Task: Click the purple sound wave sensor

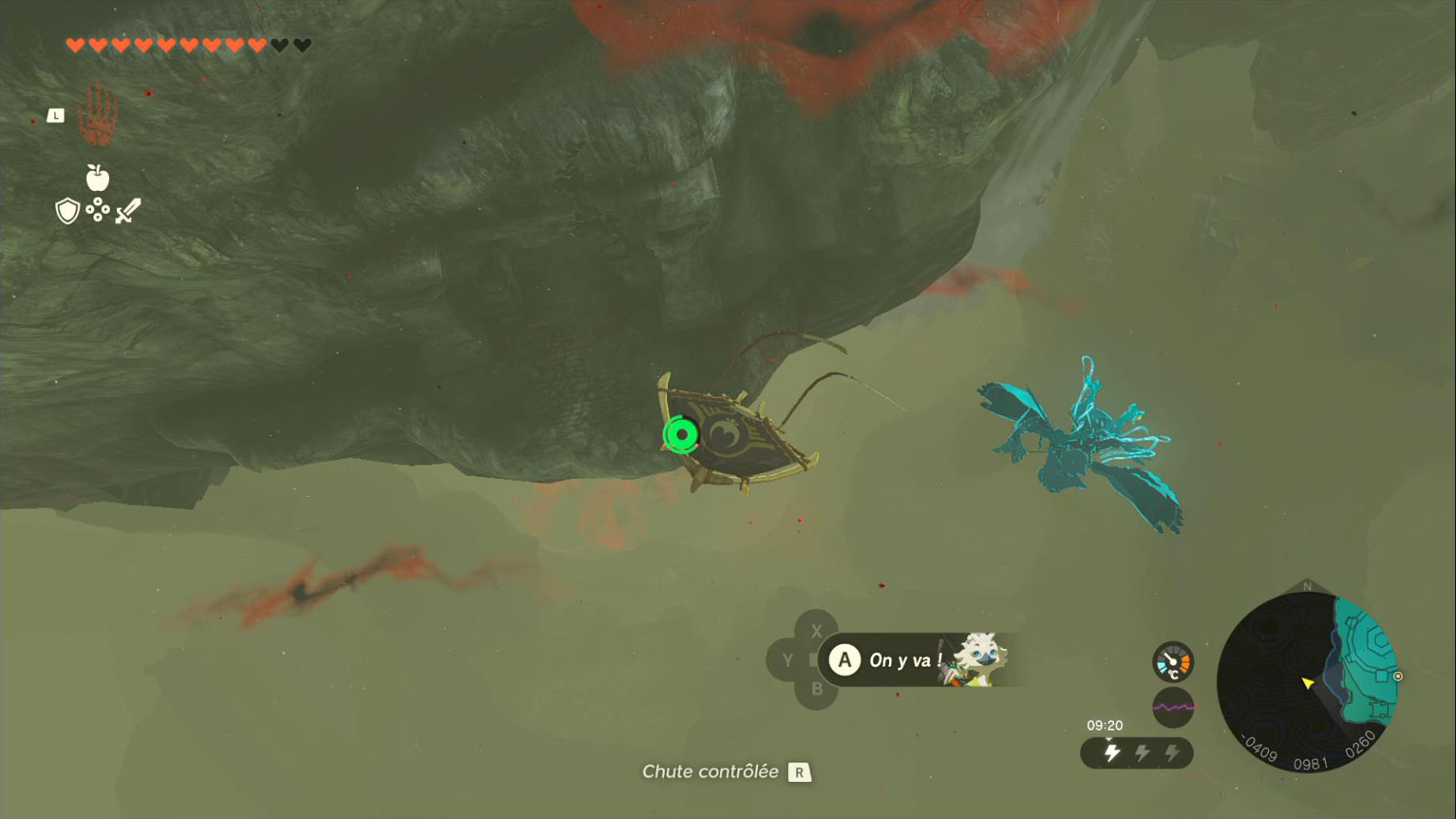Action: click(1173, 707)
